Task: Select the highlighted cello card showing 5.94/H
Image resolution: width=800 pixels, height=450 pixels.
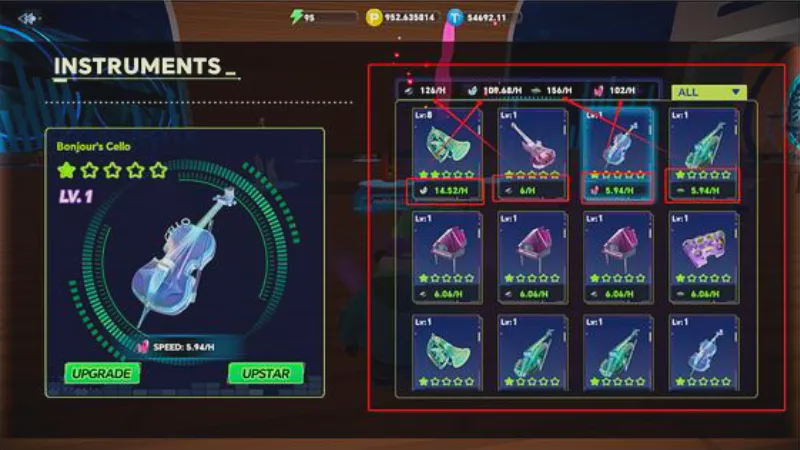Action: pyautogui.click(x=617, y=153)
